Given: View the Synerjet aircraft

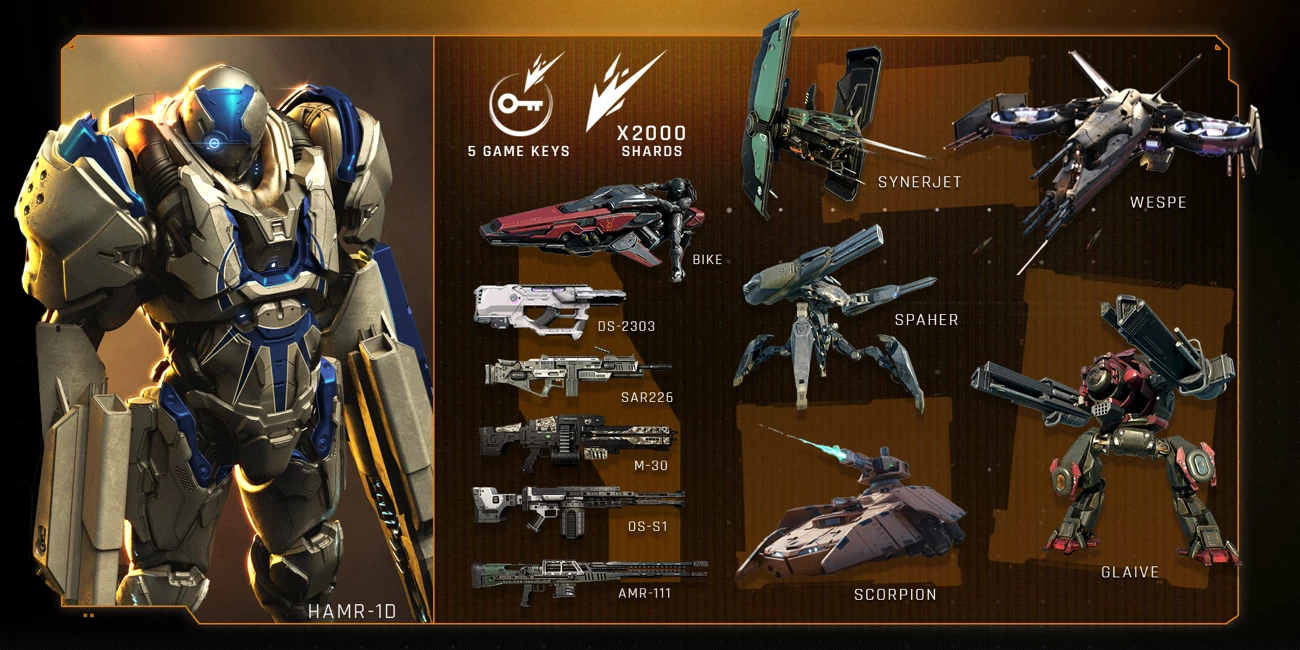Looking at the screenshot, I should (810, 120).
